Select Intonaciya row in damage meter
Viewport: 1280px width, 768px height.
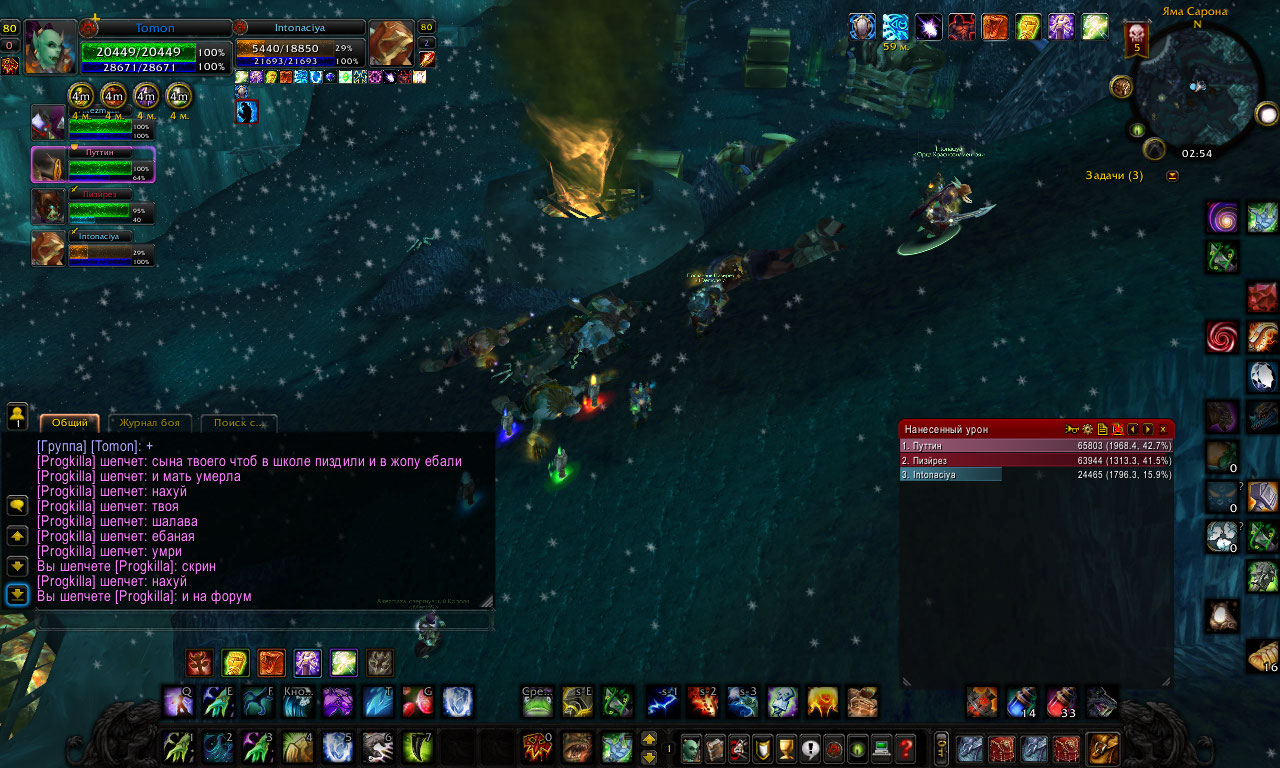(1036, 475)
